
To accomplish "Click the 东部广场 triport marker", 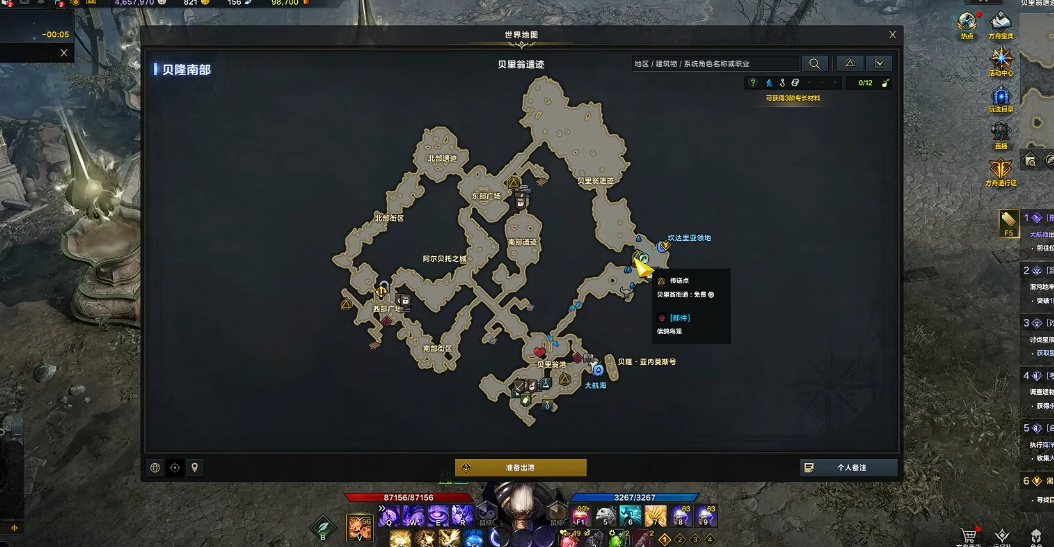I will coord(513,184).
